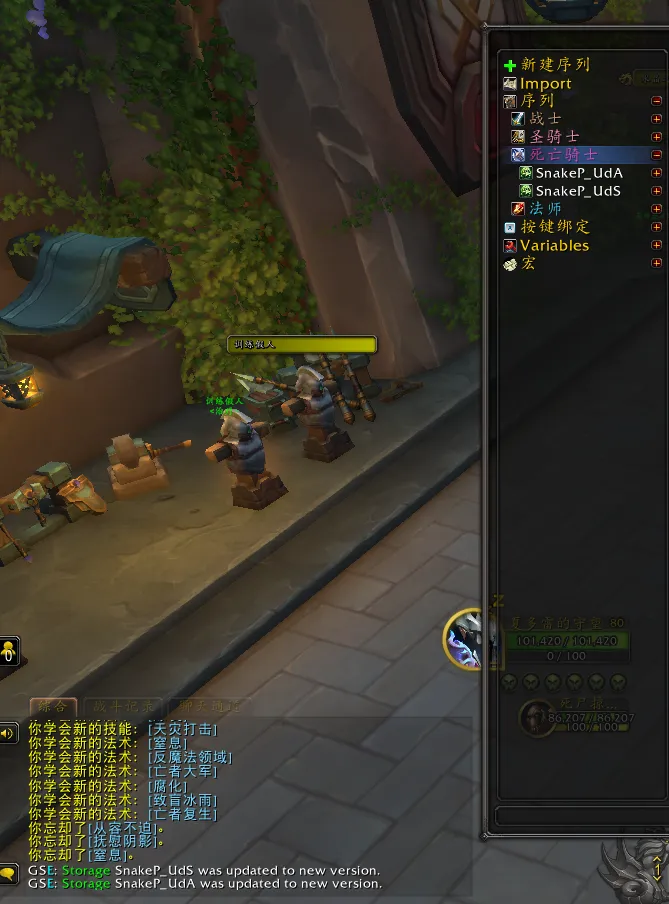Viewport: 669px width, 904px height.
Task: Collapse the 死亡骑士 node with its minus button
Action: (656, 155)
